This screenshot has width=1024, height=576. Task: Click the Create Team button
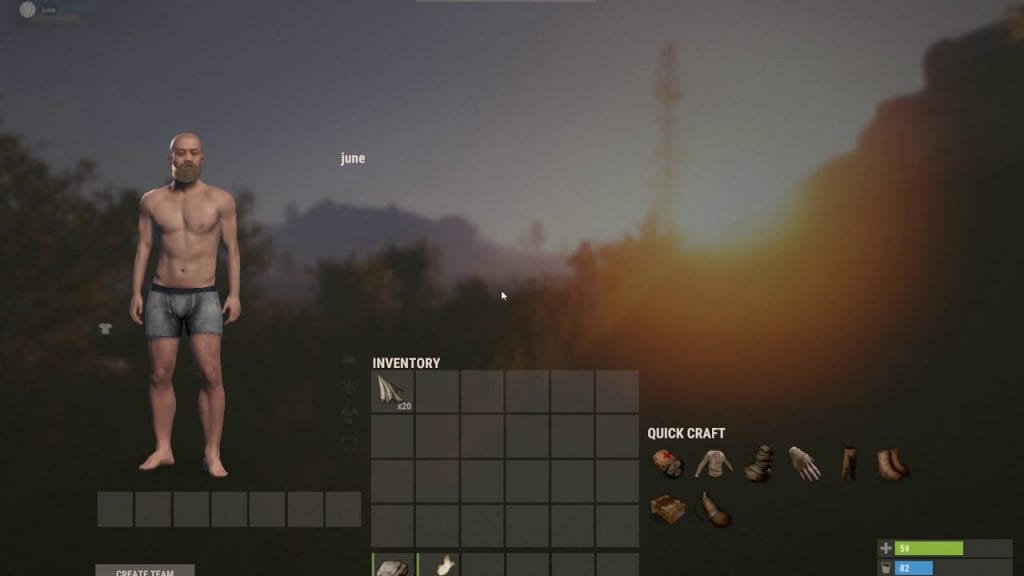145,571
